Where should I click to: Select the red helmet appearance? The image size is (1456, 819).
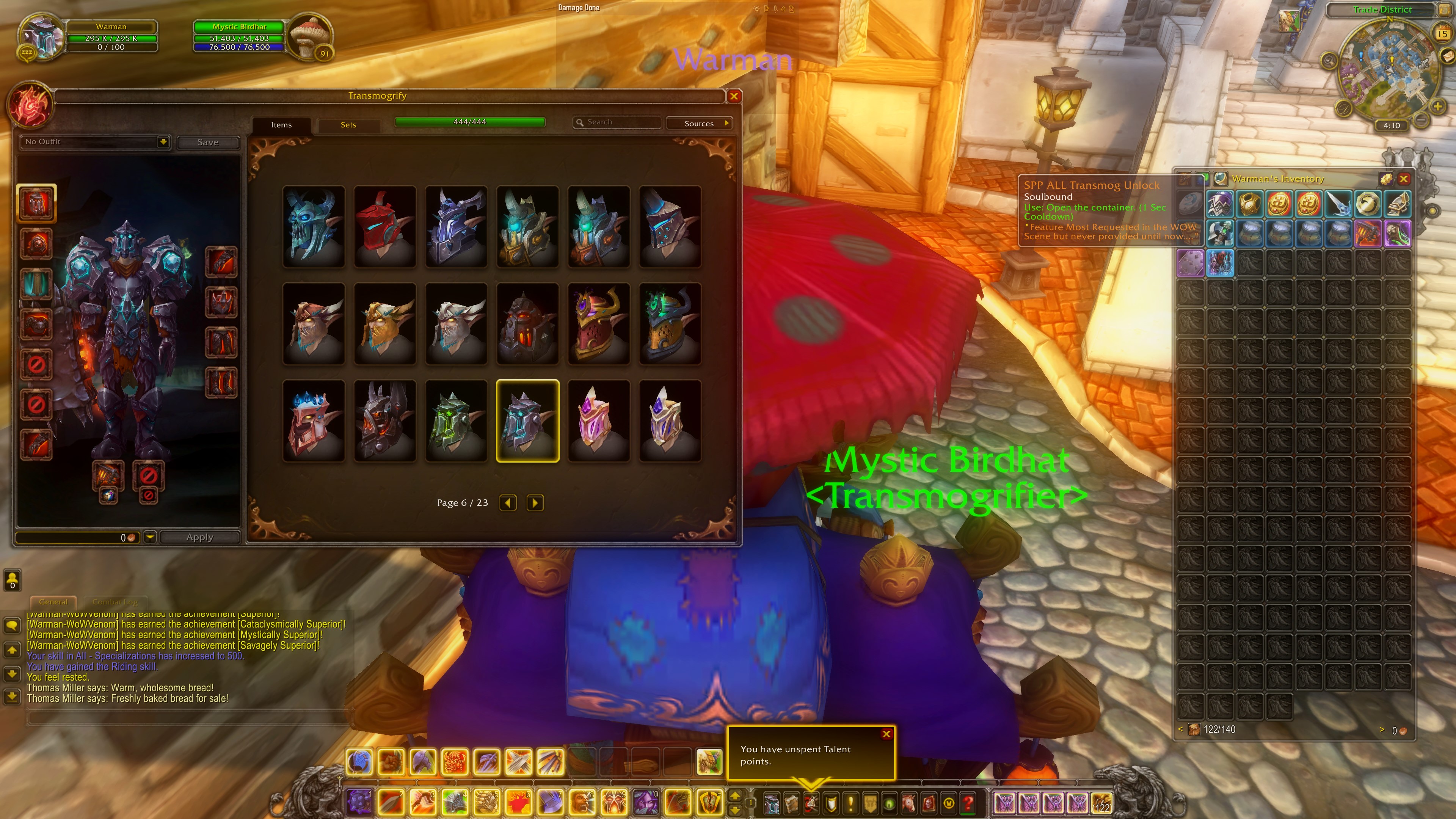385,226
